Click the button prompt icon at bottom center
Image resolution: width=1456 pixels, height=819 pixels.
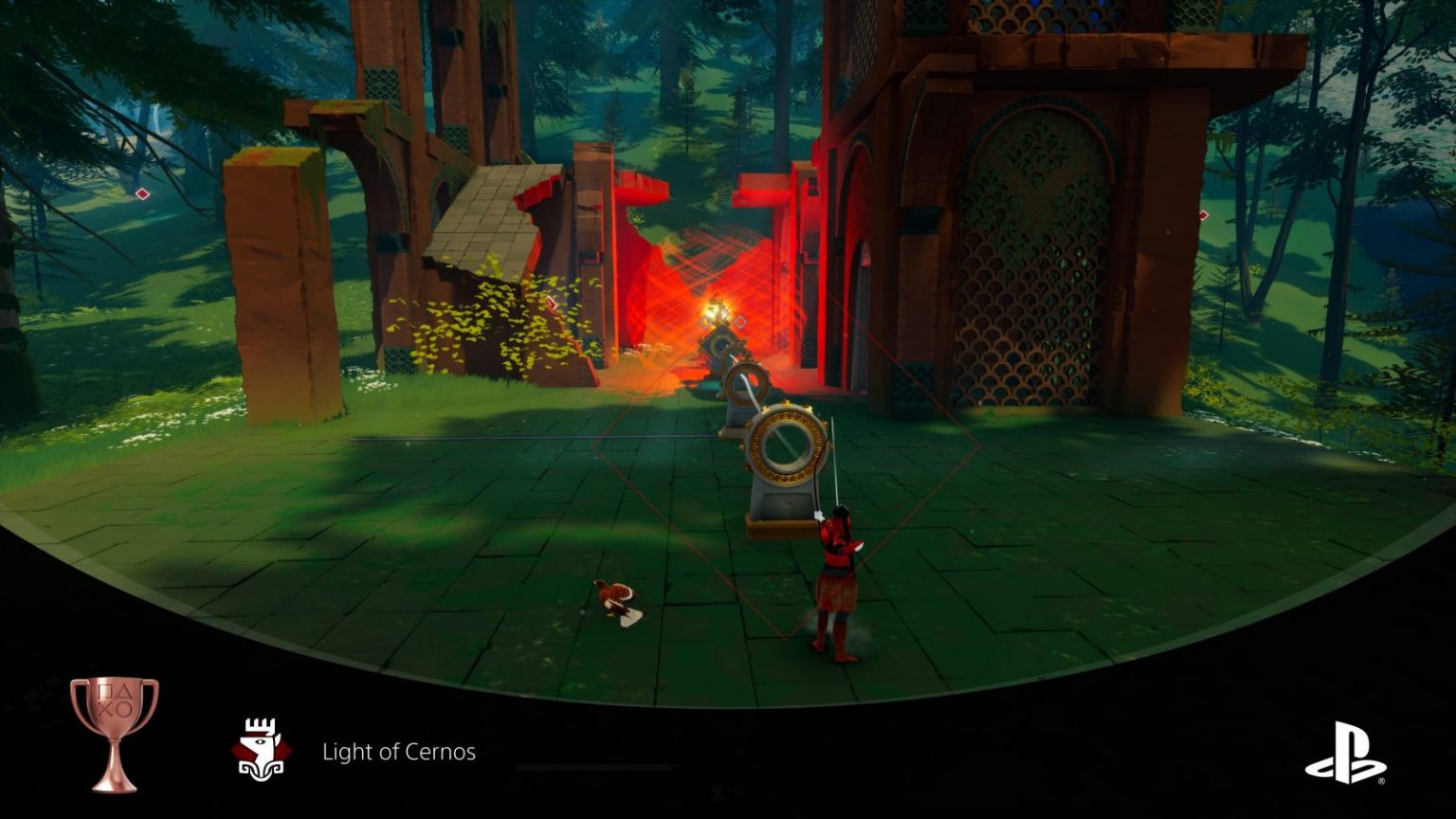pos(716,794)
